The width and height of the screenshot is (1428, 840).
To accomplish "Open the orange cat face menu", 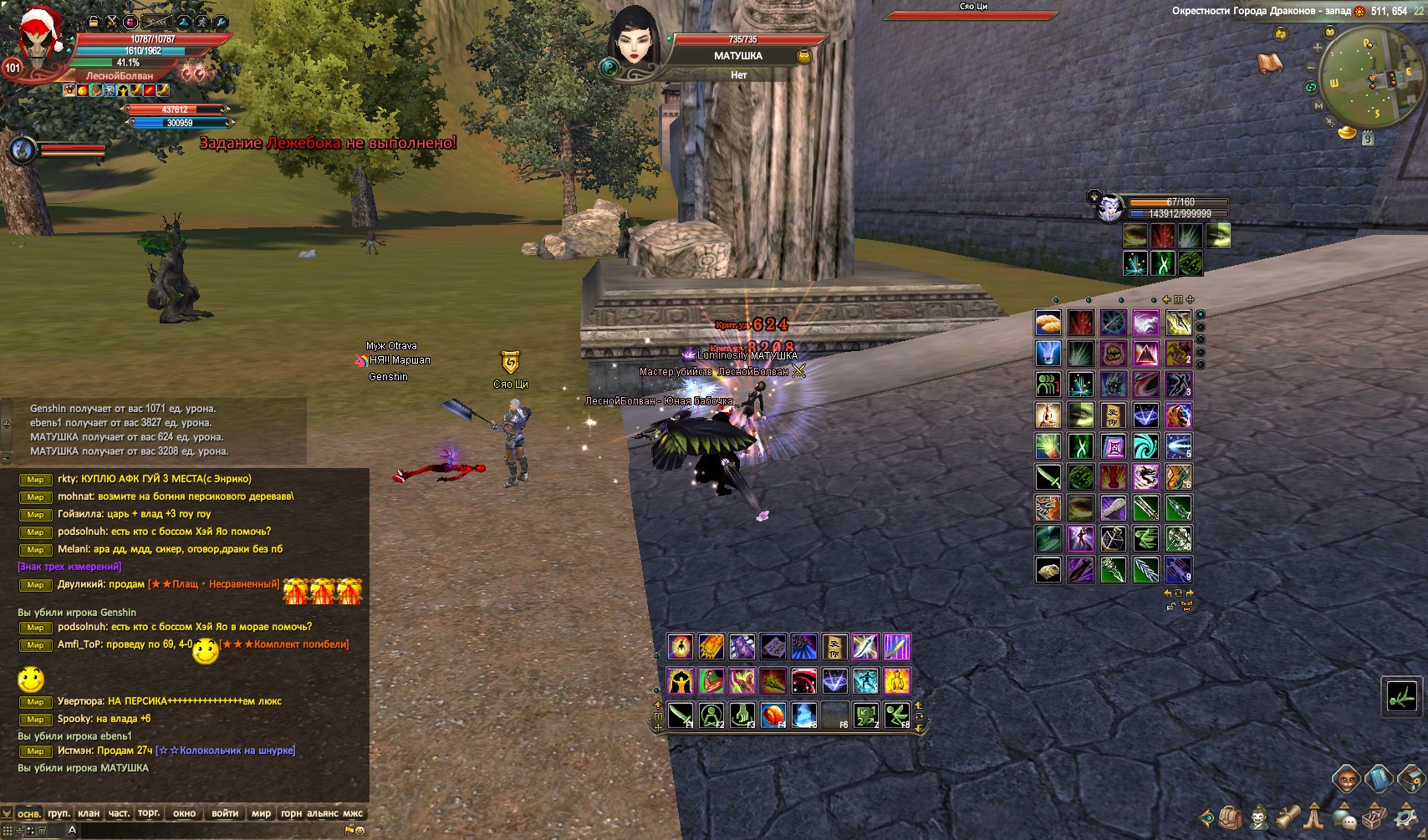I will coord(1346,780).
